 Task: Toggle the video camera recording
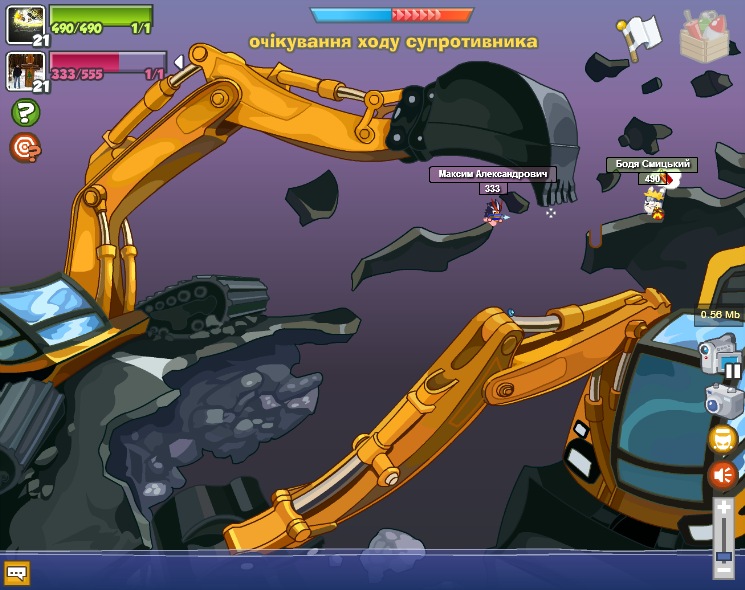click(717, 352)
